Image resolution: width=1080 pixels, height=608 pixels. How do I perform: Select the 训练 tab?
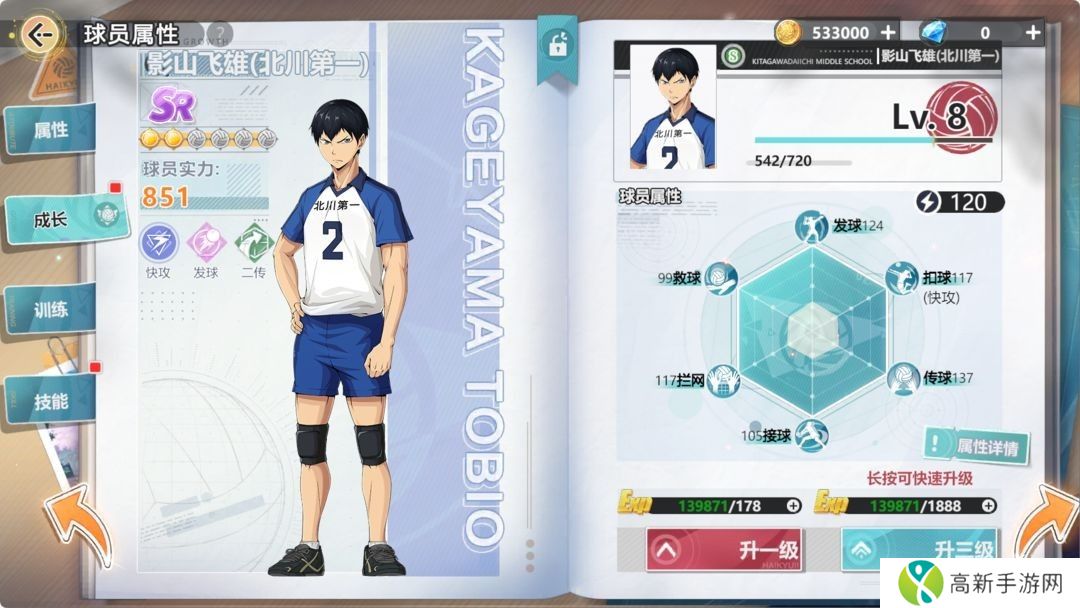click(x=52, y=309)
